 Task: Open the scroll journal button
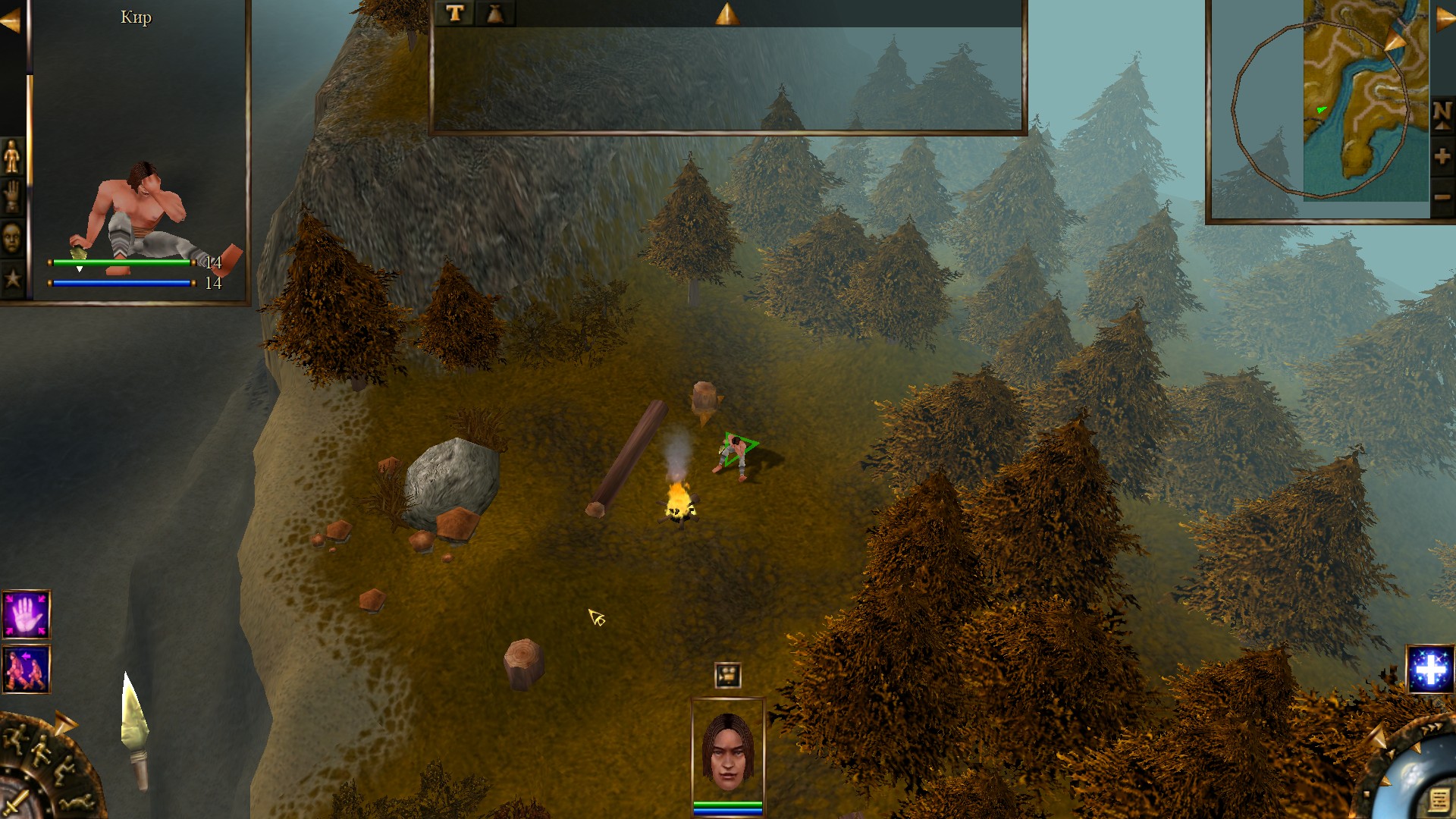pos(1438,799)
